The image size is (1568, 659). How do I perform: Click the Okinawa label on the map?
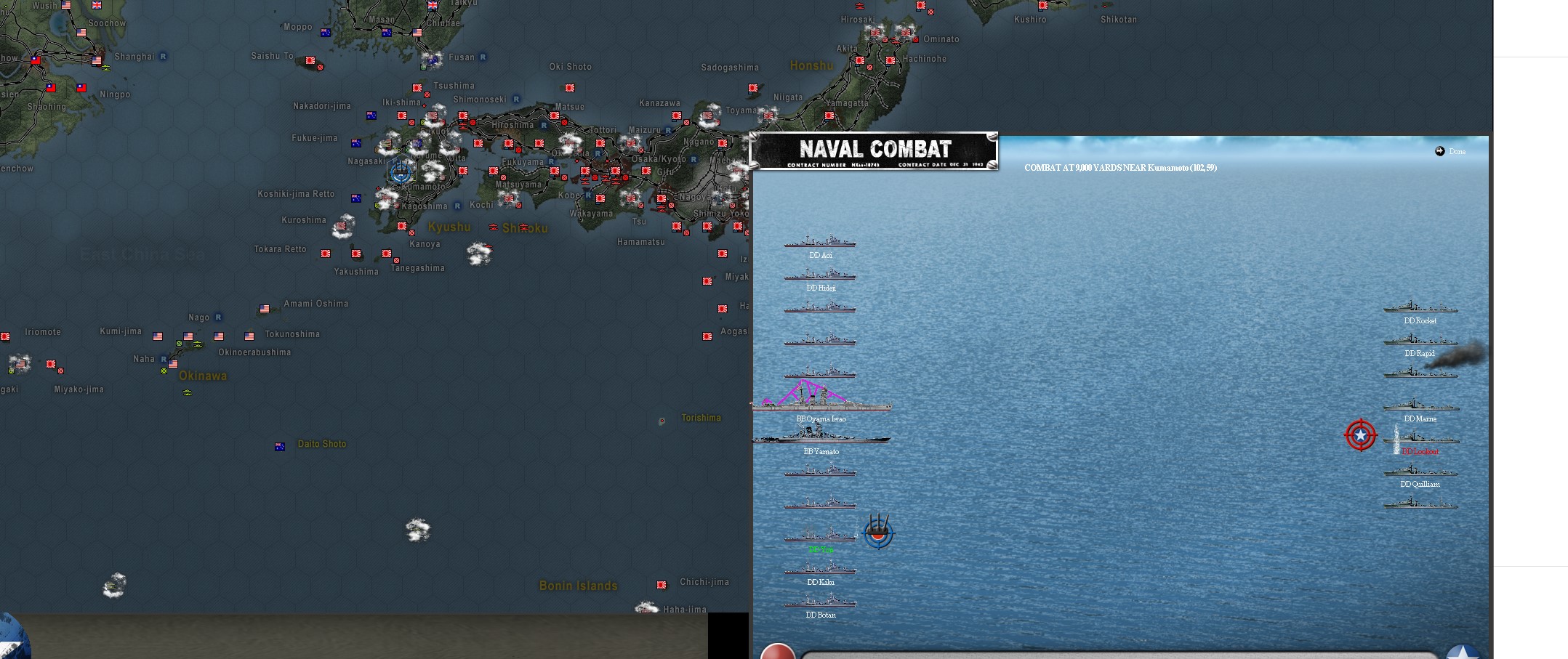(203, 376)
